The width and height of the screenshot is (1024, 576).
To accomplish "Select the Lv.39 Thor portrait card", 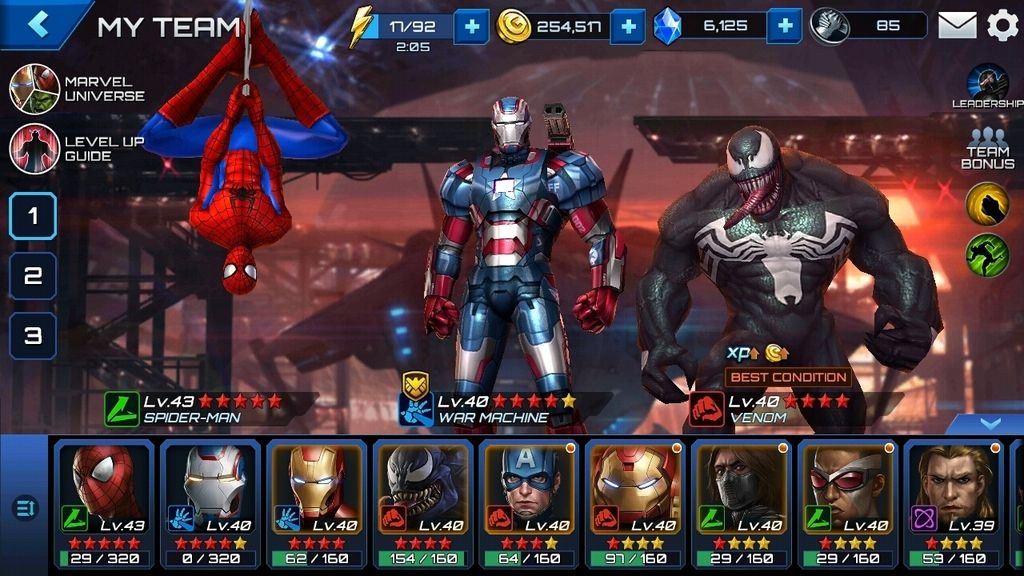I will 952,502.
